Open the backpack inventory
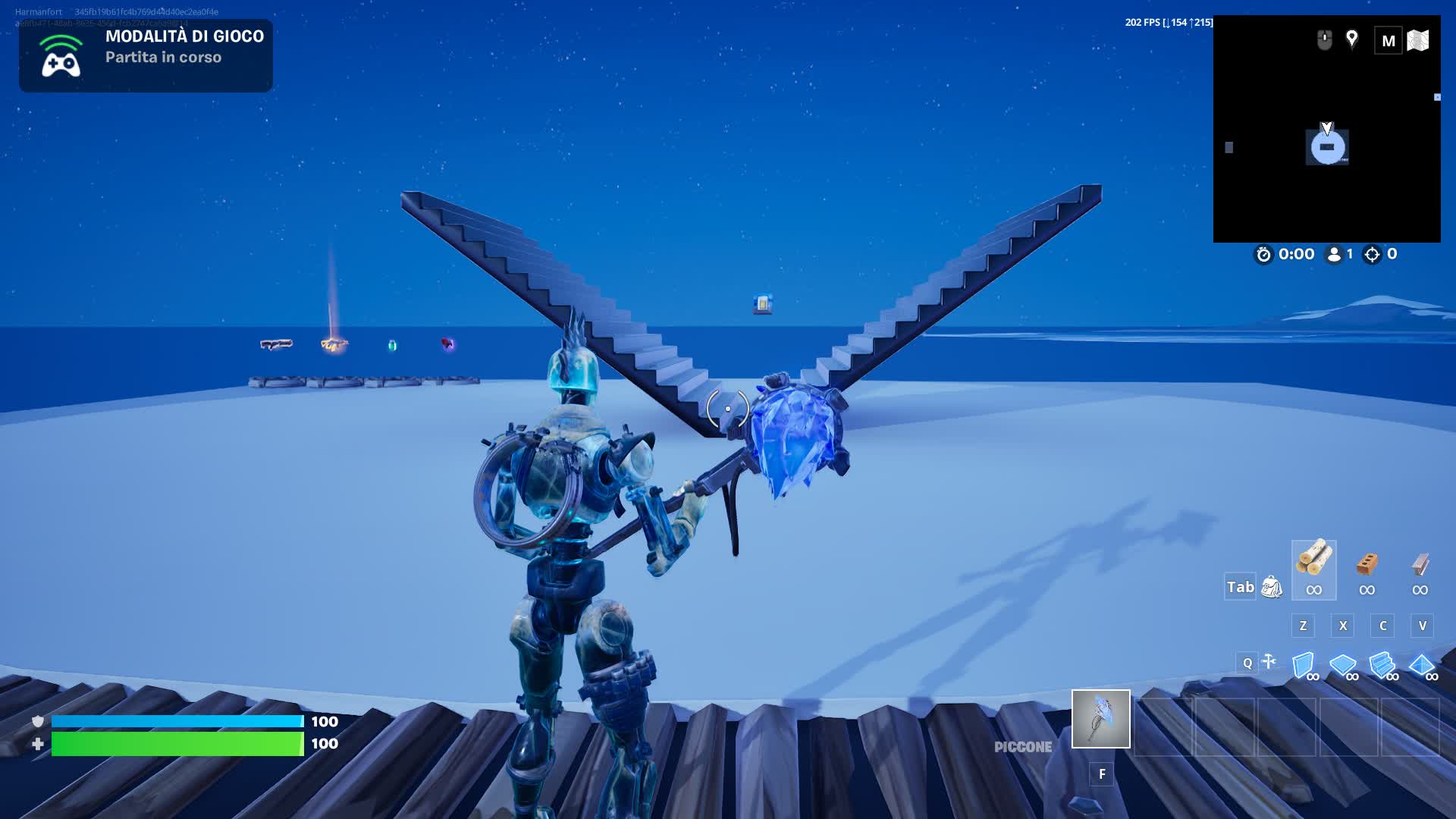Screen dimensions: 1456x819 pos(1272,586)
